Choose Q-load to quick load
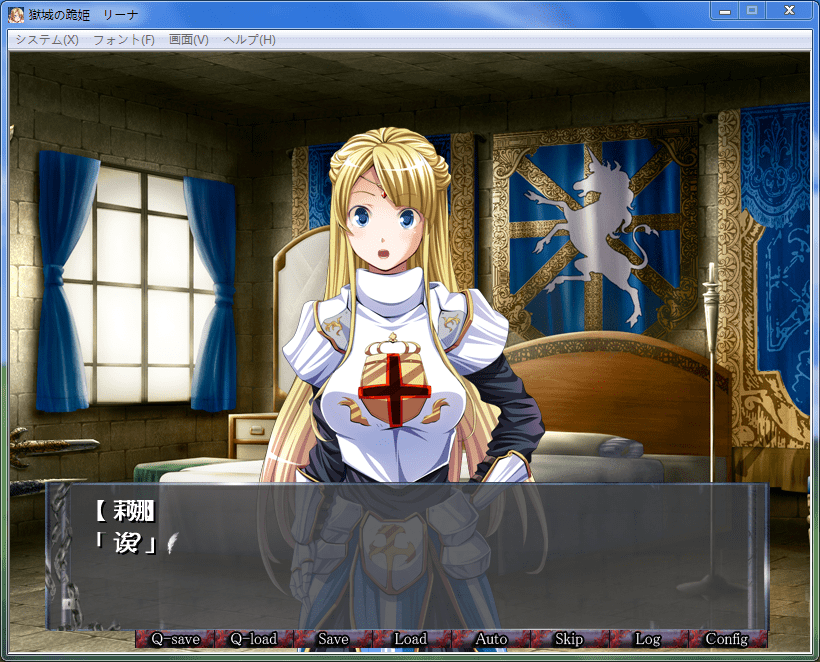 [x=253, y=639]
